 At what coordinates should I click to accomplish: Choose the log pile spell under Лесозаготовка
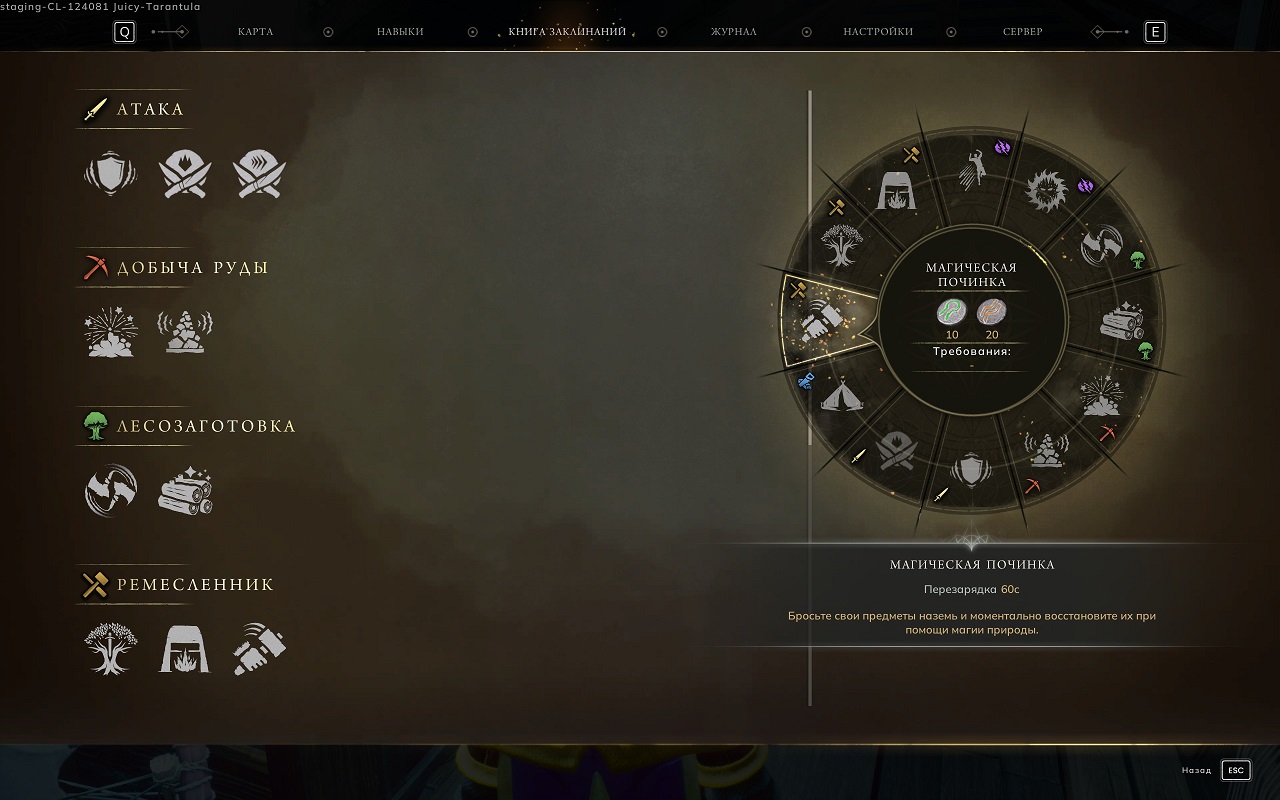pos(186,490)
